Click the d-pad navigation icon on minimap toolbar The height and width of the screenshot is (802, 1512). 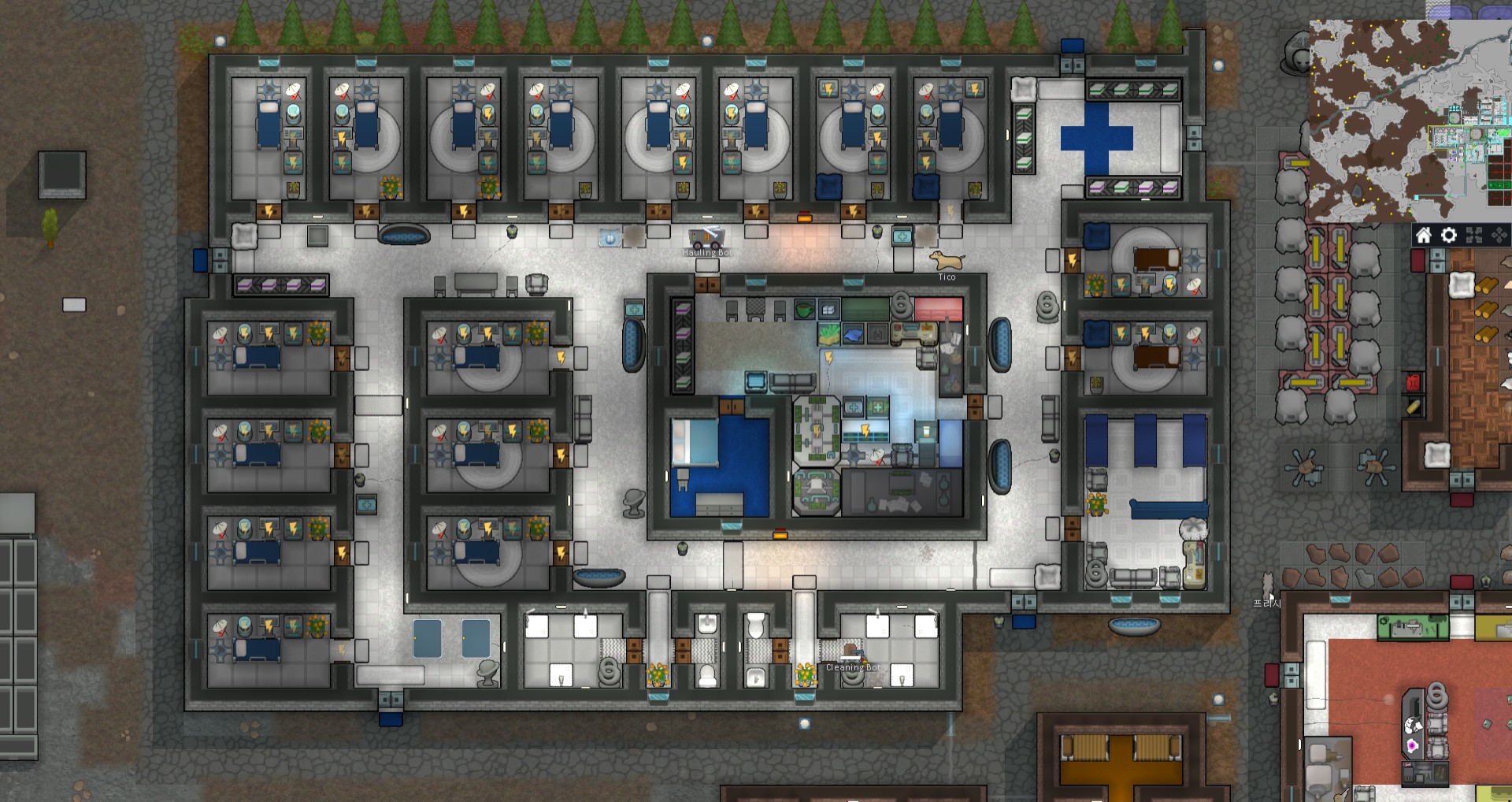1499,235
